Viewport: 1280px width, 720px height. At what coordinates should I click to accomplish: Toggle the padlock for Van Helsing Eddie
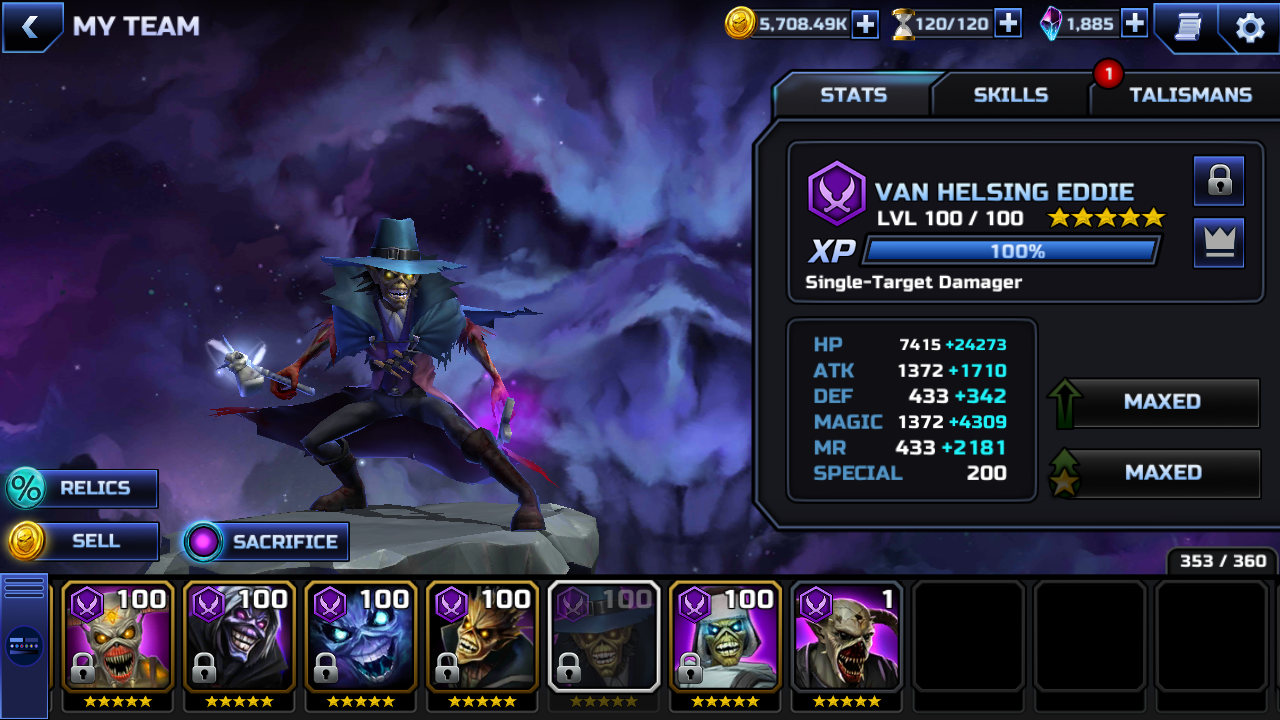pyautogui.click(x=1218, y=181)
